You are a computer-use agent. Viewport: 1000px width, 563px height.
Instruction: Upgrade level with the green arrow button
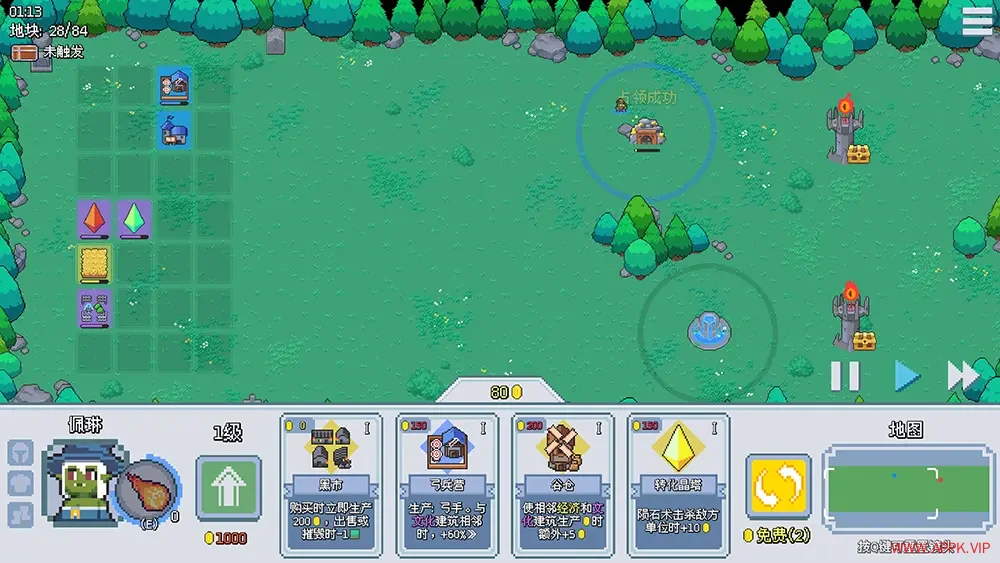point(228,487)
